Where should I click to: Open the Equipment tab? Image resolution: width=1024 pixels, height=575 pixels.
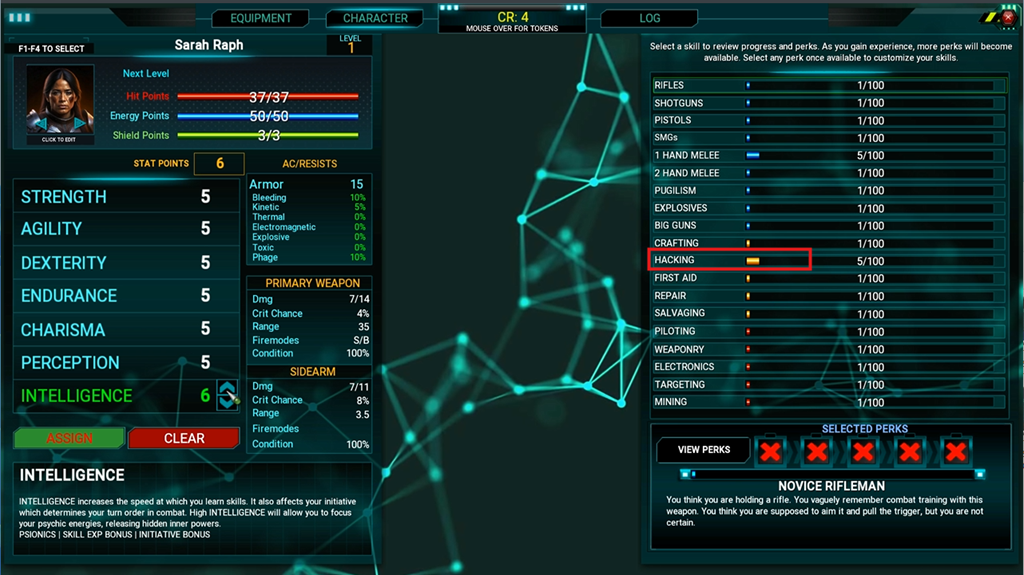click(261, 18)
